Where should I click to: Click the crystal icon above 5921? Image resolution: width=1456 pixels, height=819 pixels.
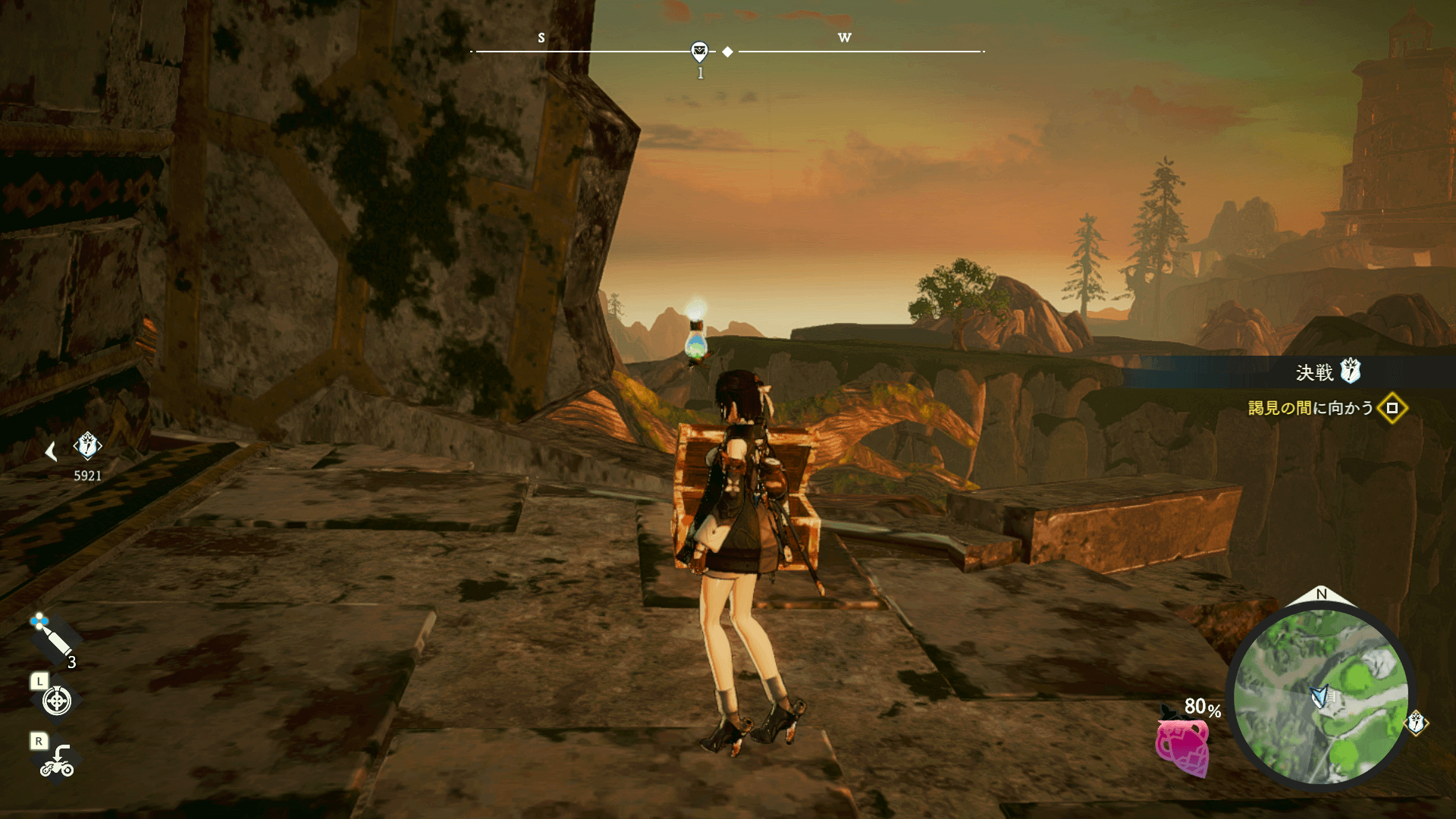(87, 446)
